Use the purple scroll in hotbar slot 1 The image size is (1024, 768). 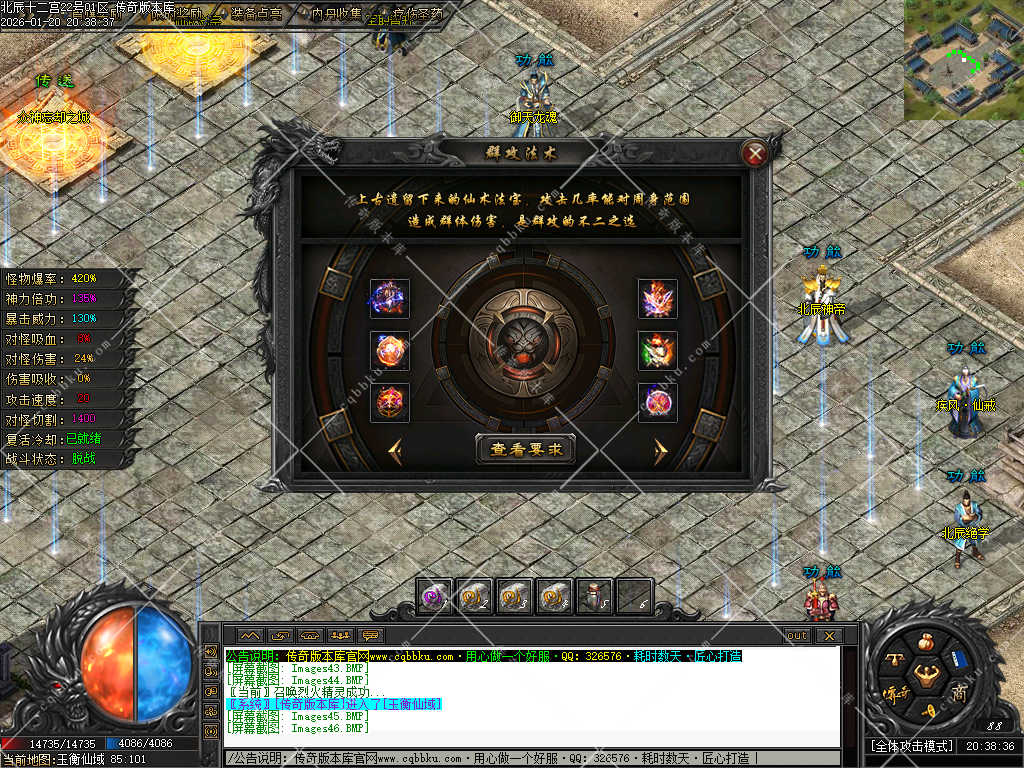tap(435, 596)
